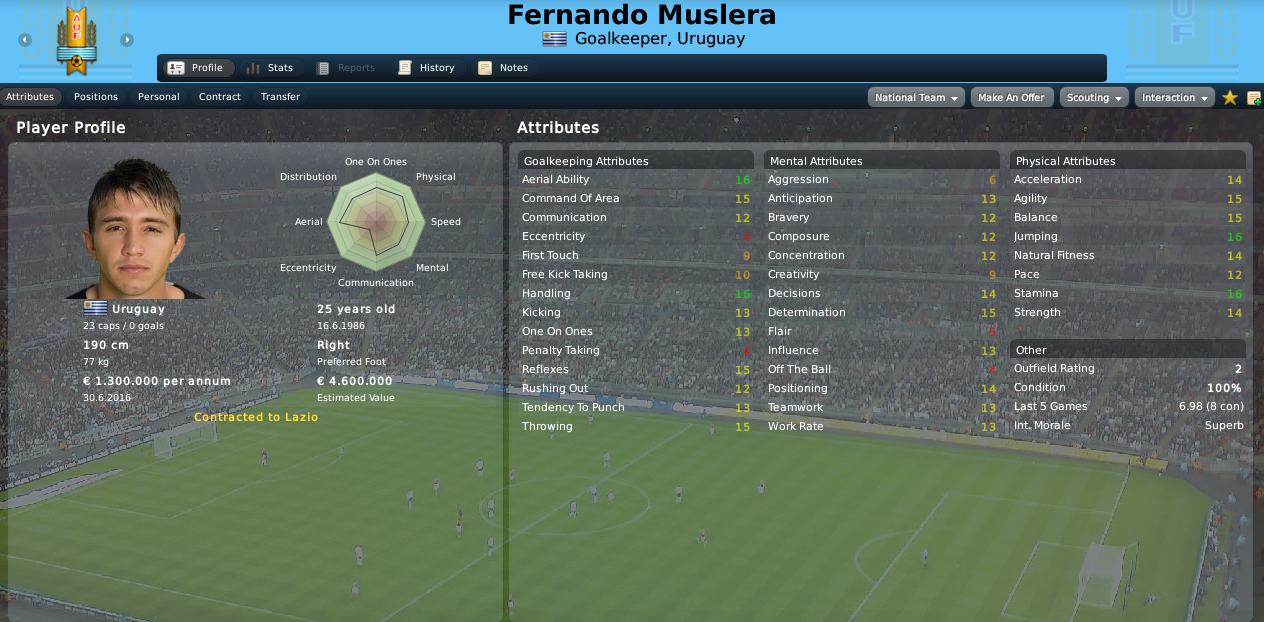Viewport: 1264px width, 622px height.
Task: Open the Contract sub-tab
Action: coord(220,97)
